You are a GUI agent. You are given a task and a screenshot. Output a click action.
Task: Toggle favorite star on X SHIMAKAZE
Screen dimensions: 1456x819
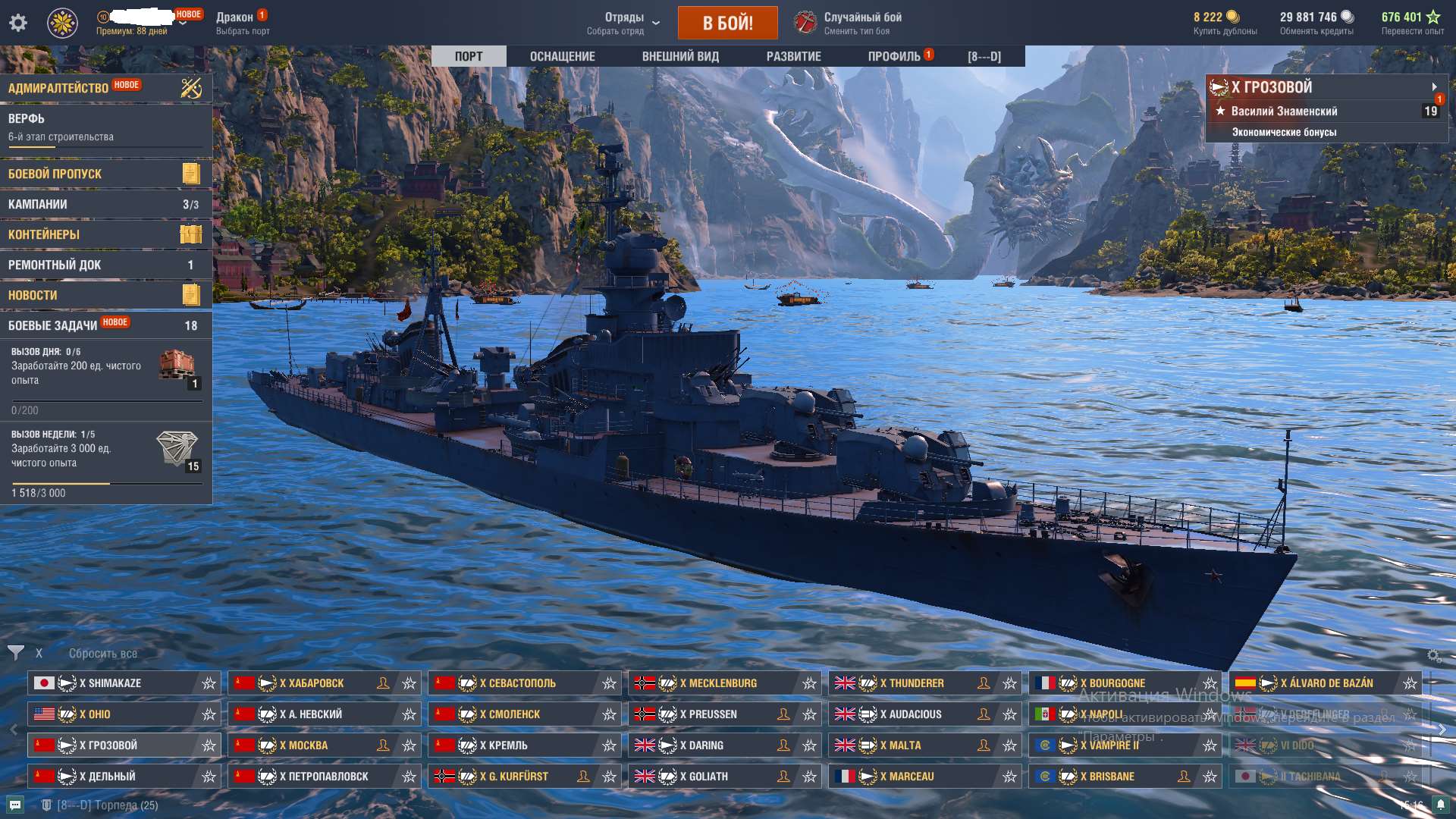(x=208, y=682)
